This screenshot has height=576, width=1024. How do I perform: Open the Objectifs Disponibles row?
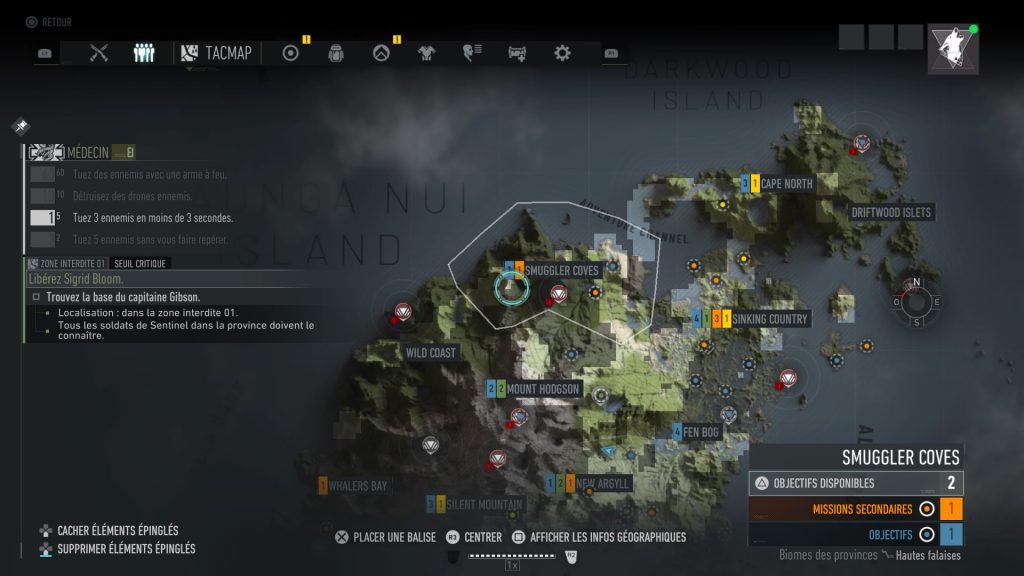coord(856,483)
